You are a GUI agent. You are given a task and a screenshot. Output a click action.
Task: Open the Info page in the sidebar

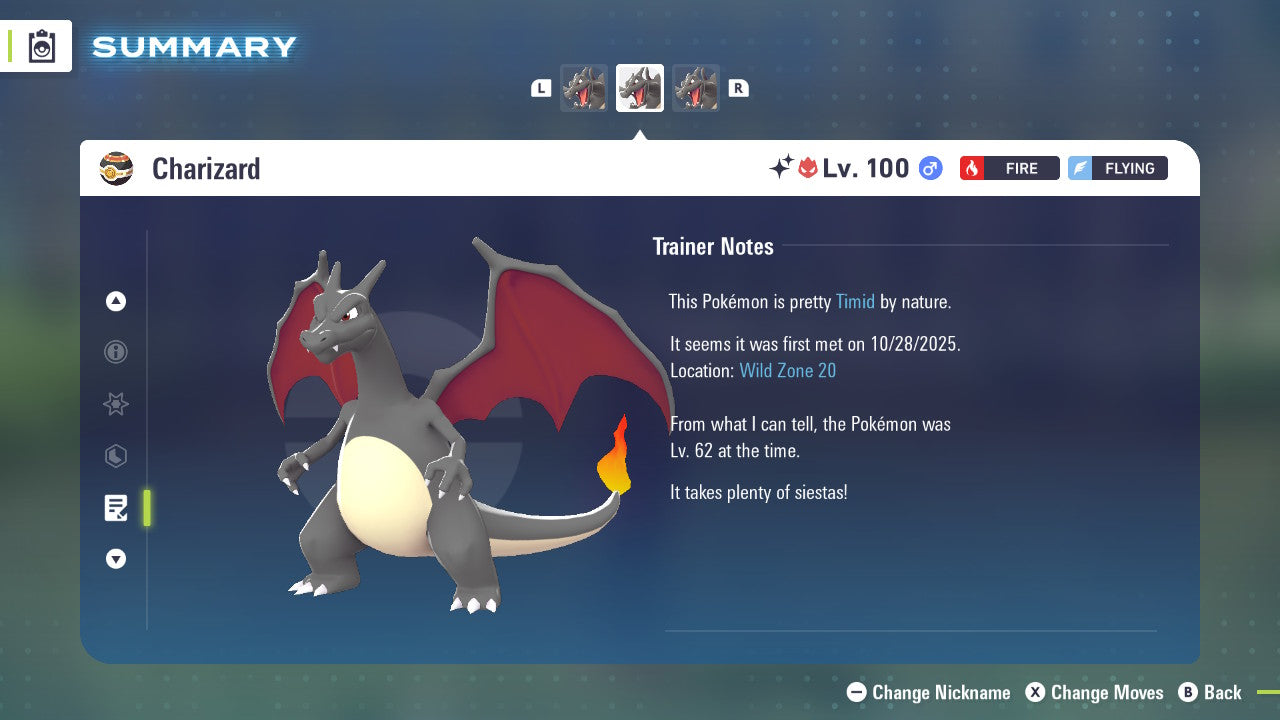click(x=115, y=352)
